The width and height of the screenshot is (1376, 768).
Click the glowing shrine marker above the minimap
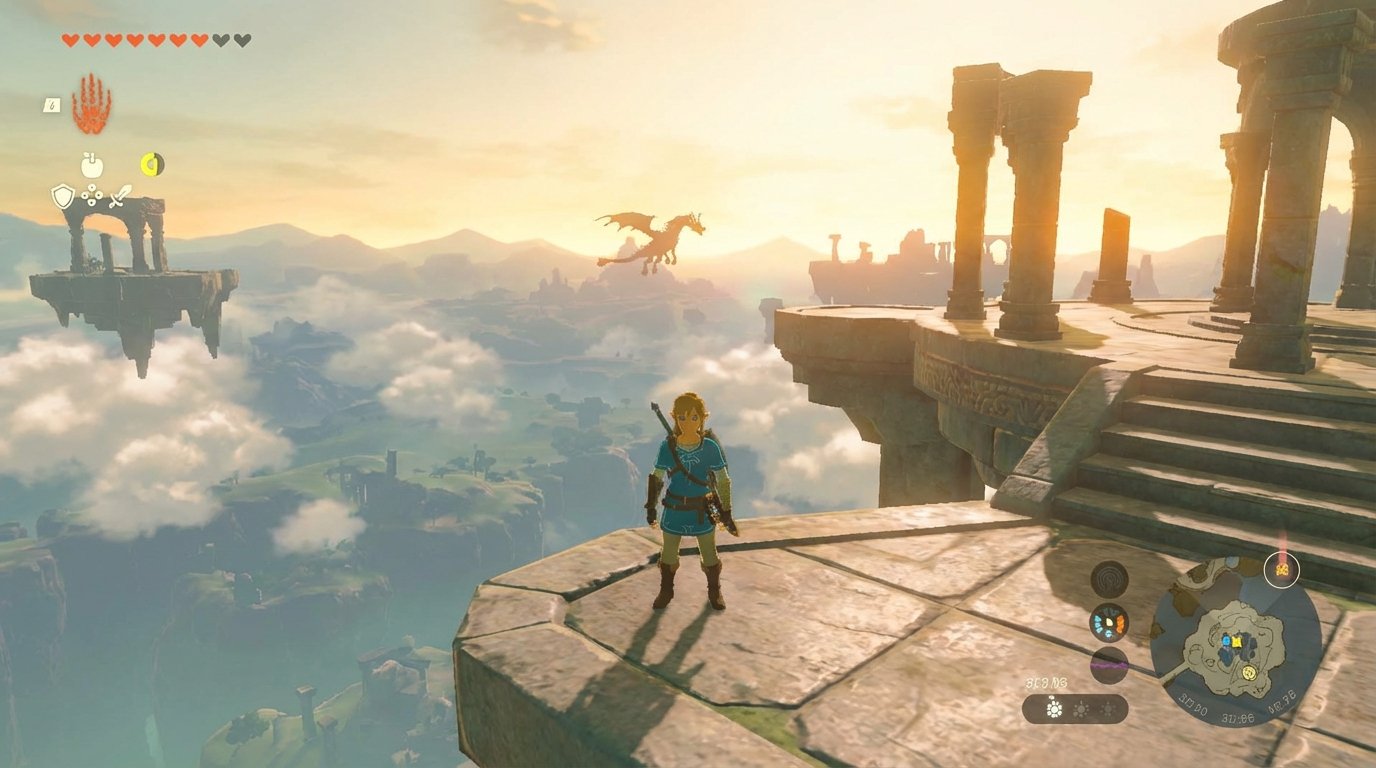tap(1282, 570)
